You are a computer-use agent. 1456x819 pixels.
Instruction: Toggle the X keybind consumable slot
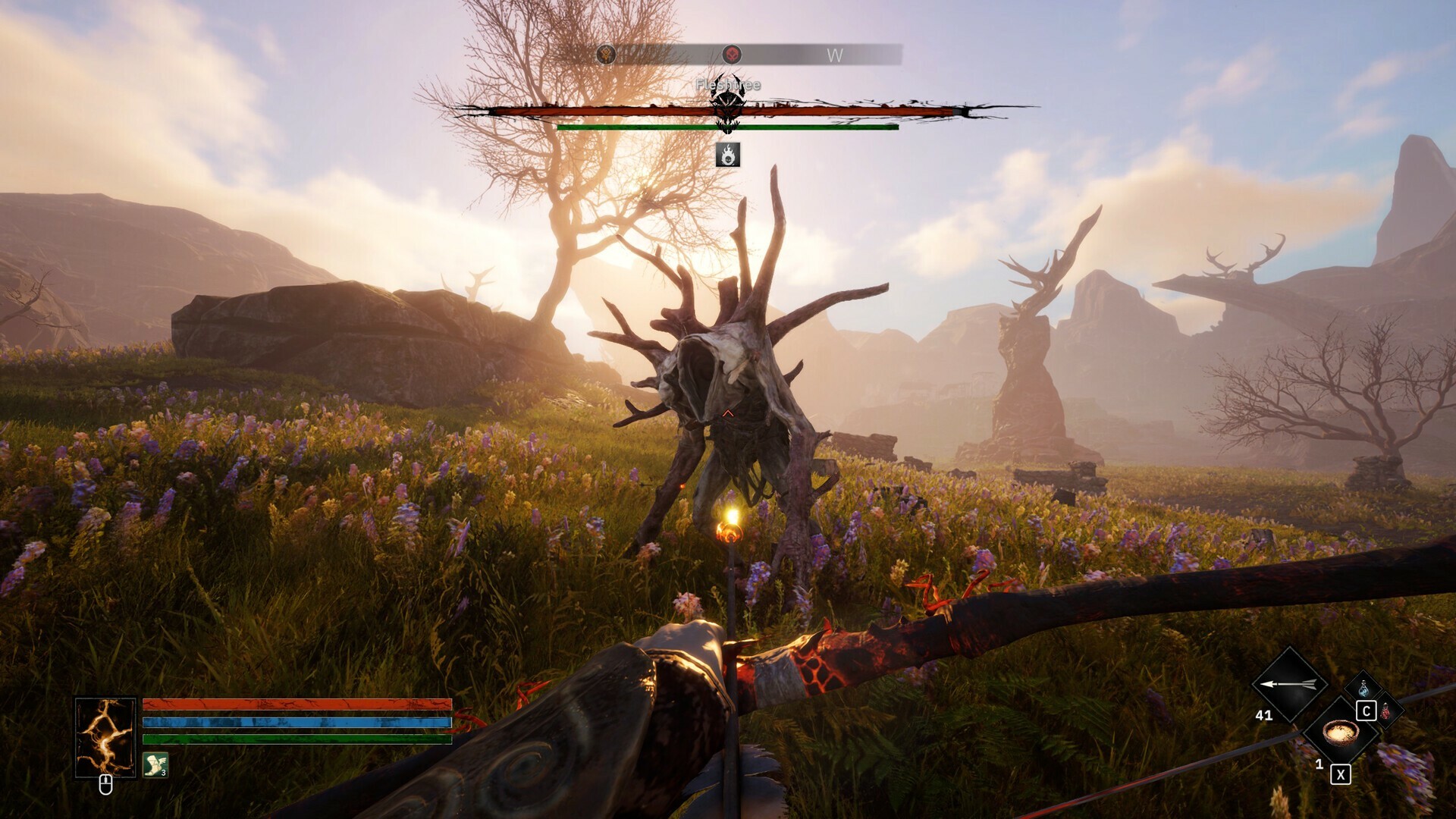point(1341,774)
